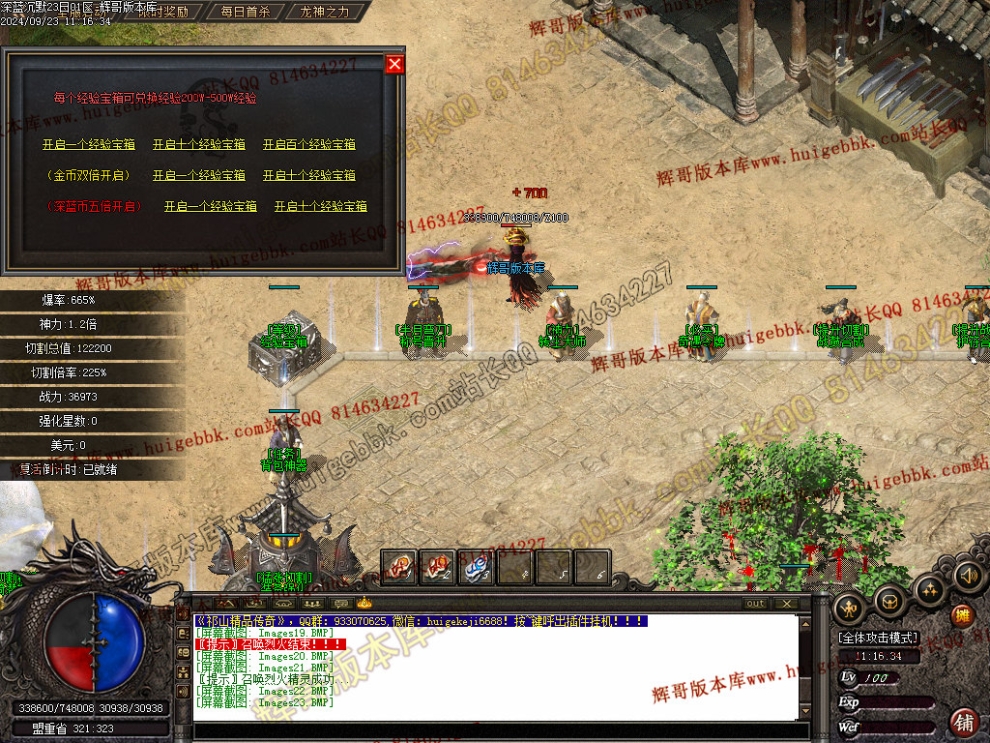
Task: Use the scroll in hotbar slot 1
Action: pos(397,567)
